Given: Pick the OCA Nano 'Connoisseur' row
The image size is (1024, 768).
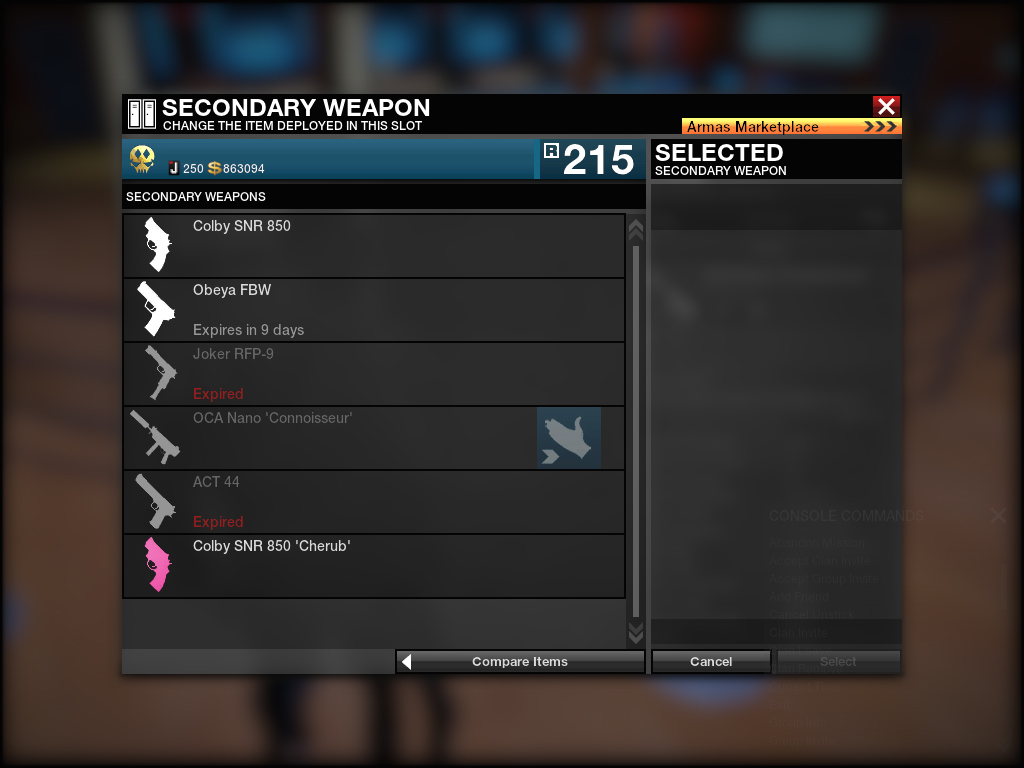Looking at the screenshot, I should (330, 437).
